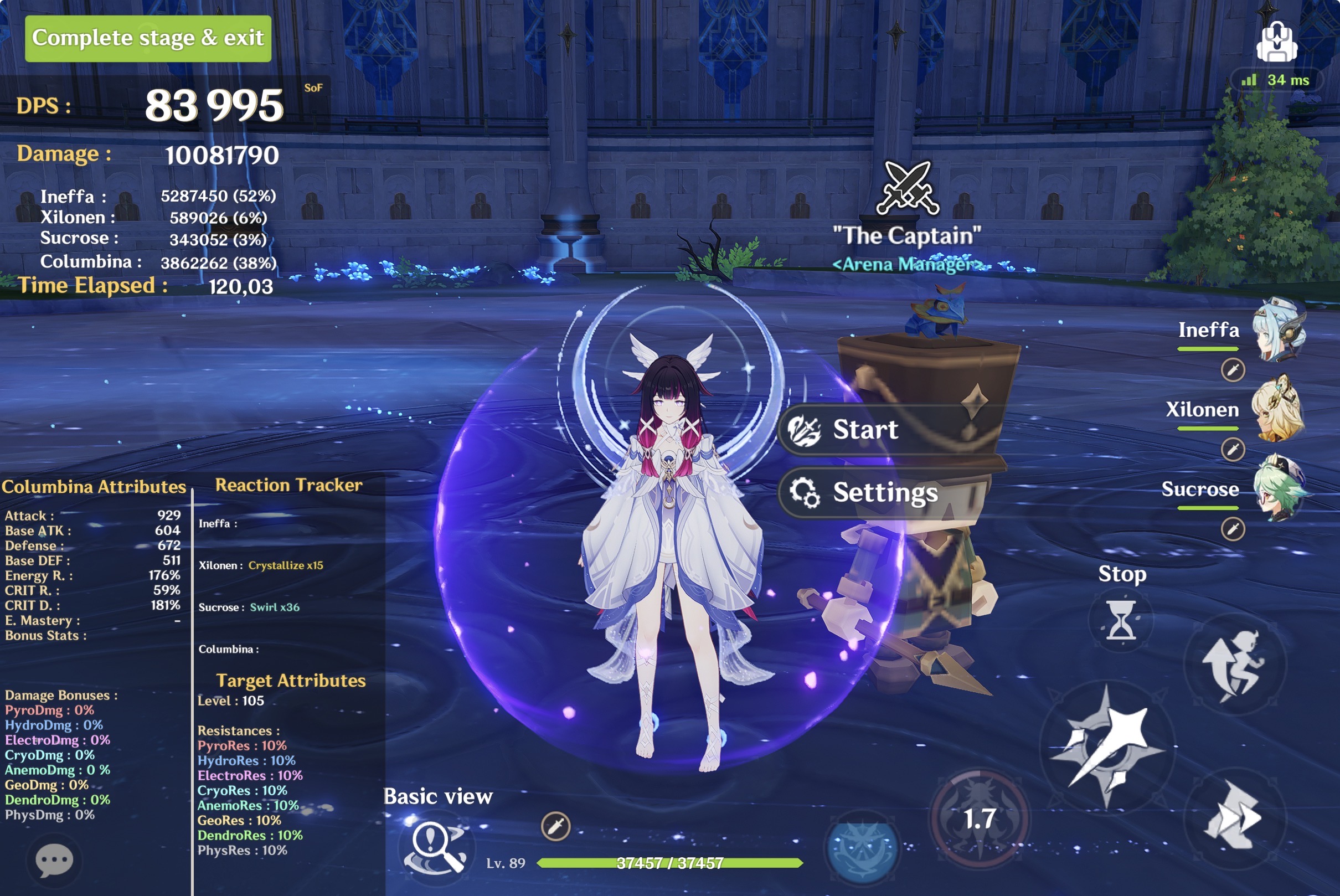The height and width of the screenshot is (896, 1340).
Task: Switch to Sucrose in the party list
Action: [x=1279, y=490]
